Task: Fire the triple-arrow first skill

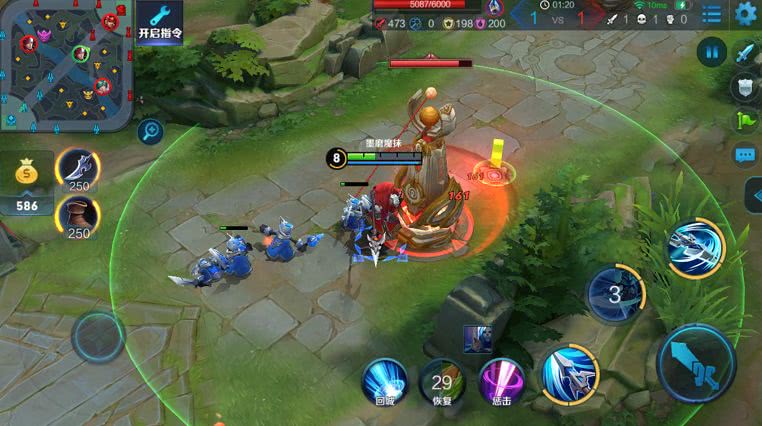Action: click(x=569, y=374)
